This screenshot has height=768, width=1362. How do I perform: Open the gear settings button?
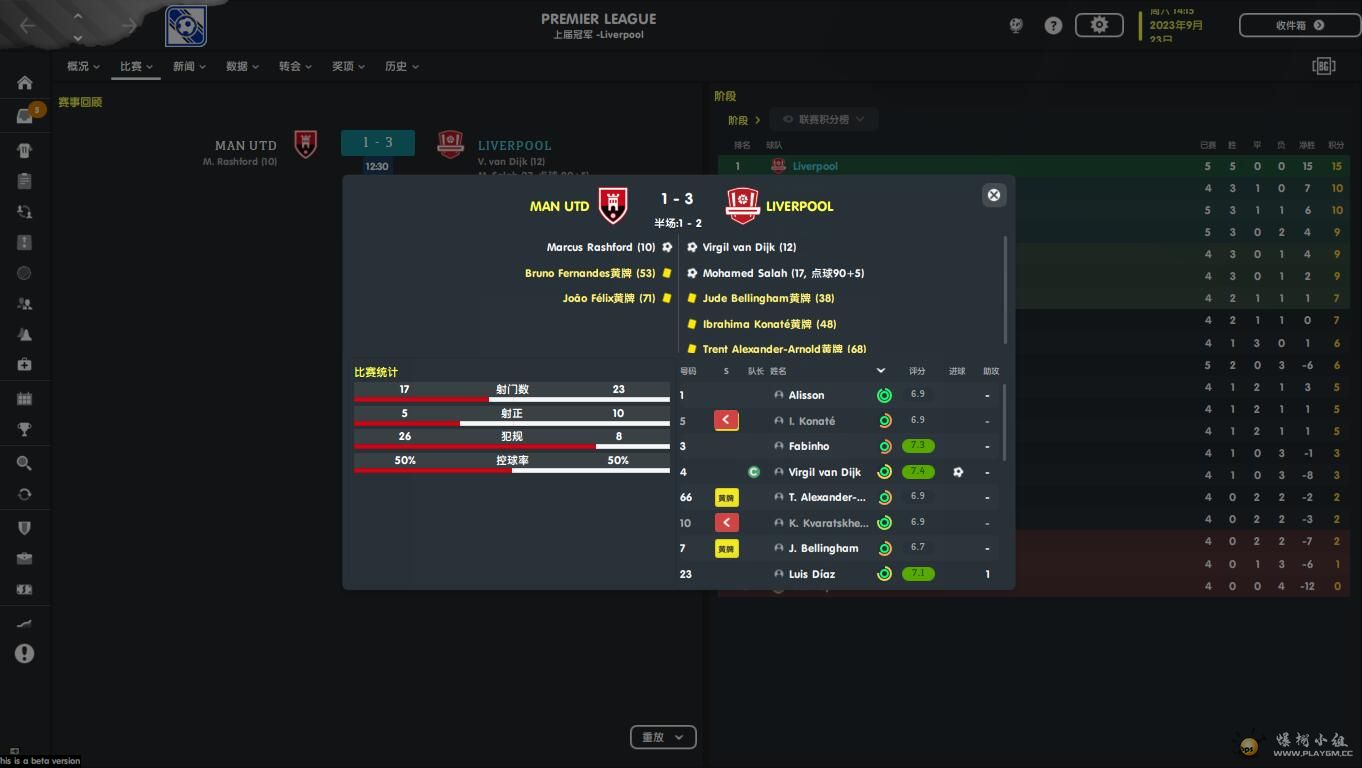[x=1099, y=25]
